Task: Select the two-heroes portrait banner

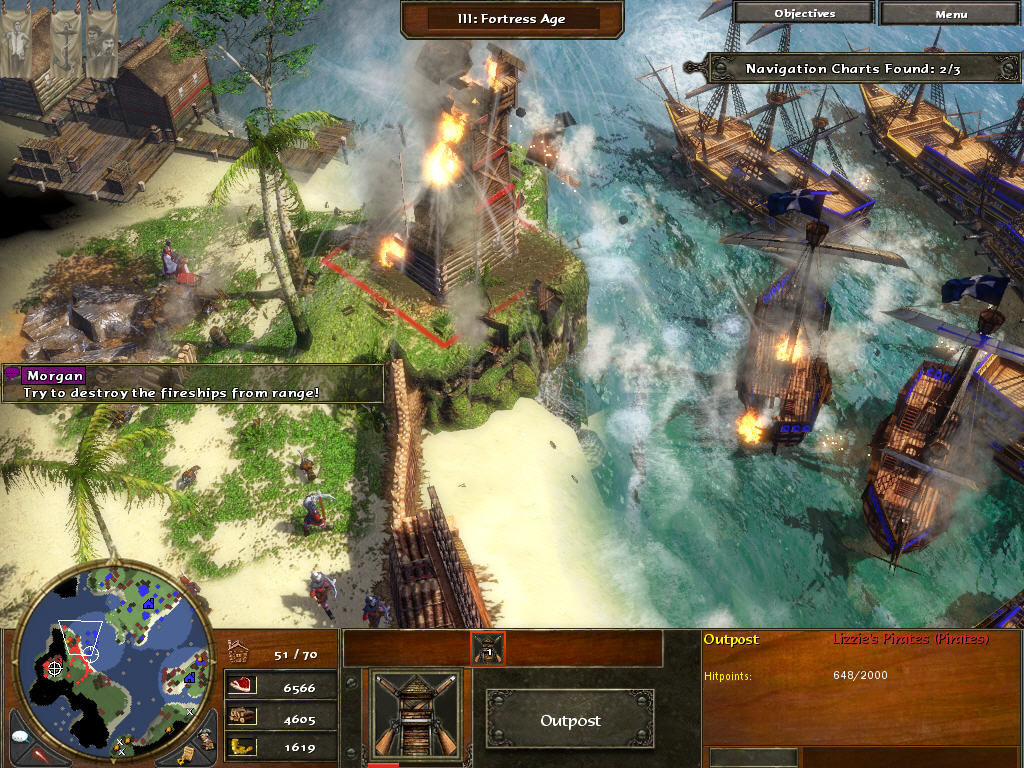Action: (x=101, y=40)
